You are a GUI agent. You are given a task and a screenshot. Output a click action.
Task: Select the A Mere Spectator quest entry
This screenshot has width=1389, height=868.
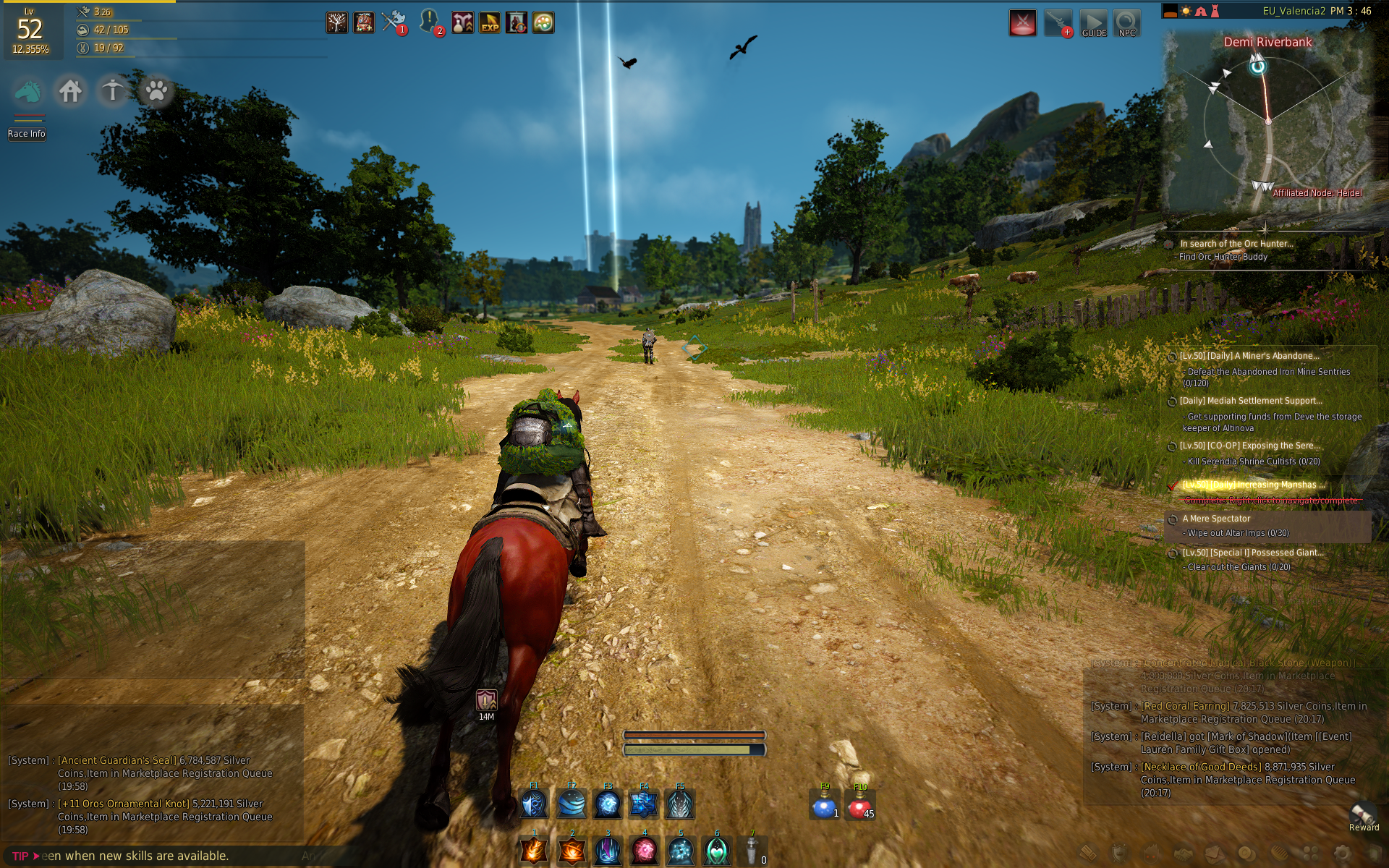pyautogui.click(x=1216, y=519)
